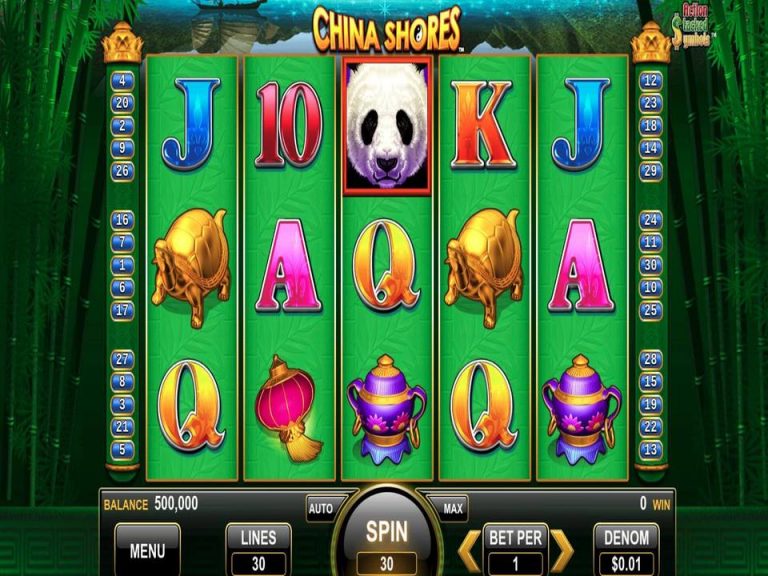Select payline number 12 marker
This screenshot has height=576, width=768.
click(x=651, y=81)
